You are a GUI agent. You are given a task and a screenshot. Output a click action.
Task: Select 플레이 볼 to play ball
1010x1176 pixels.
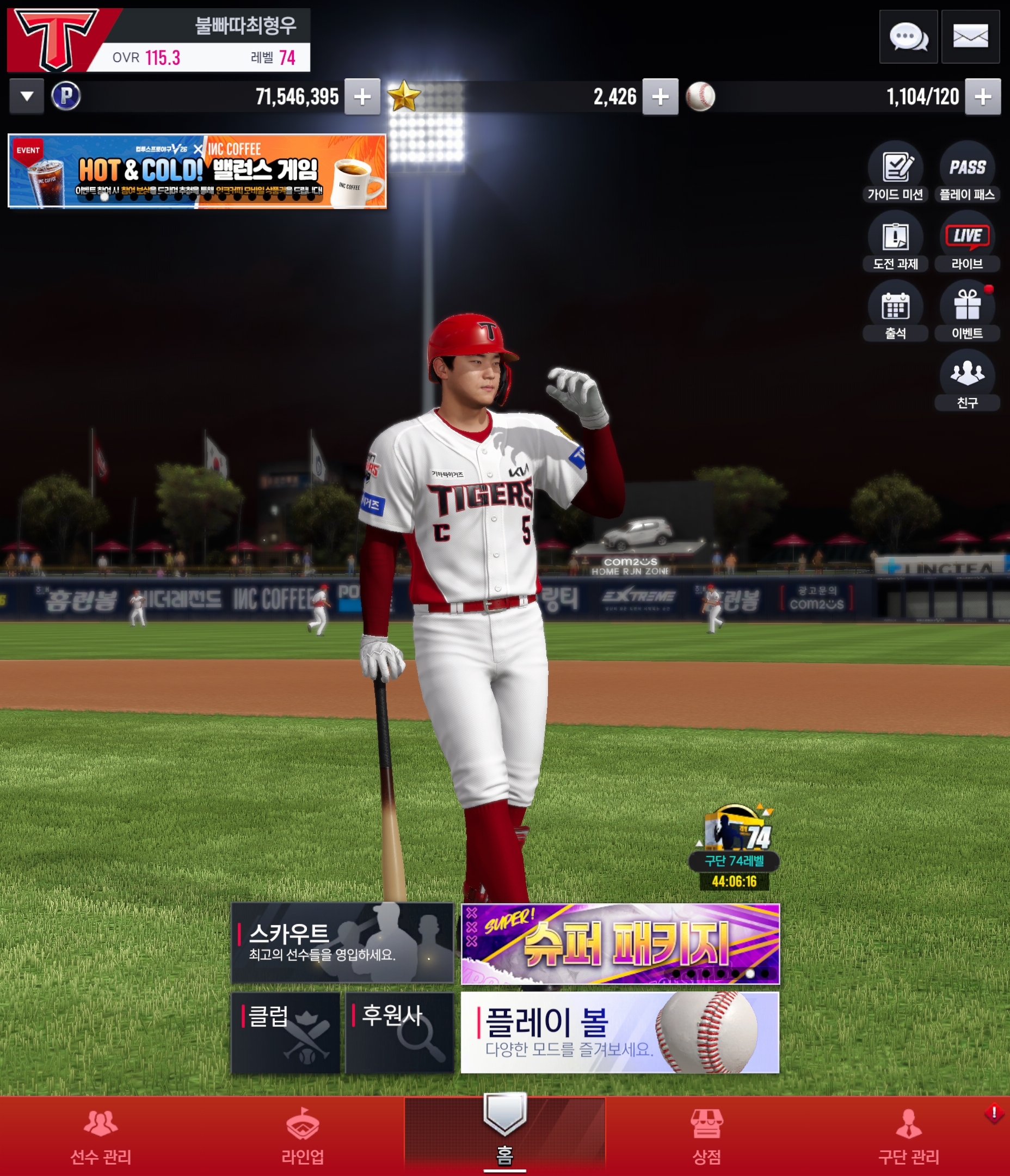pyautogui.click(x=620, y=1032)
